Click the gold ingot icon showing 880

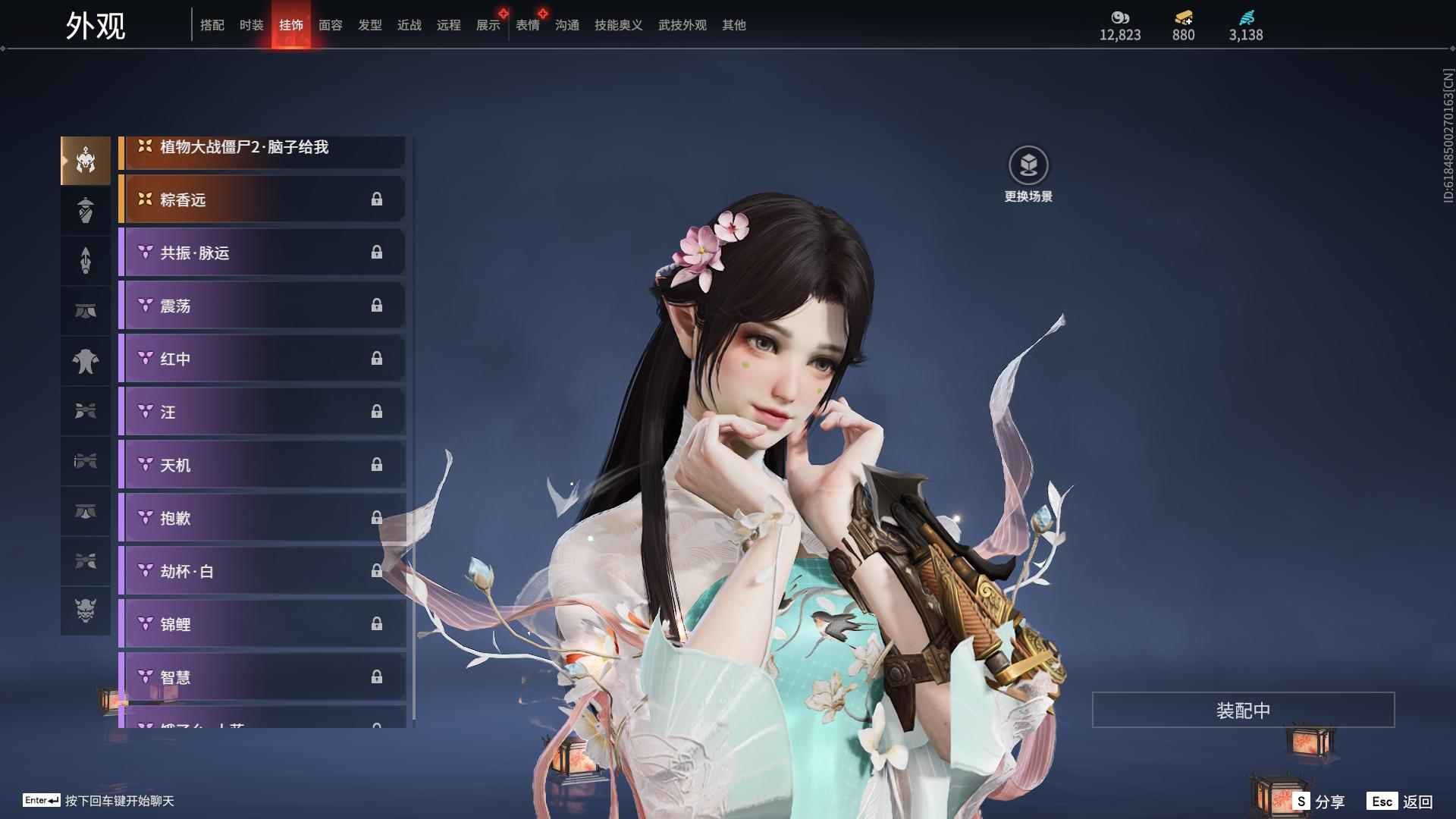pos(1183,15)
